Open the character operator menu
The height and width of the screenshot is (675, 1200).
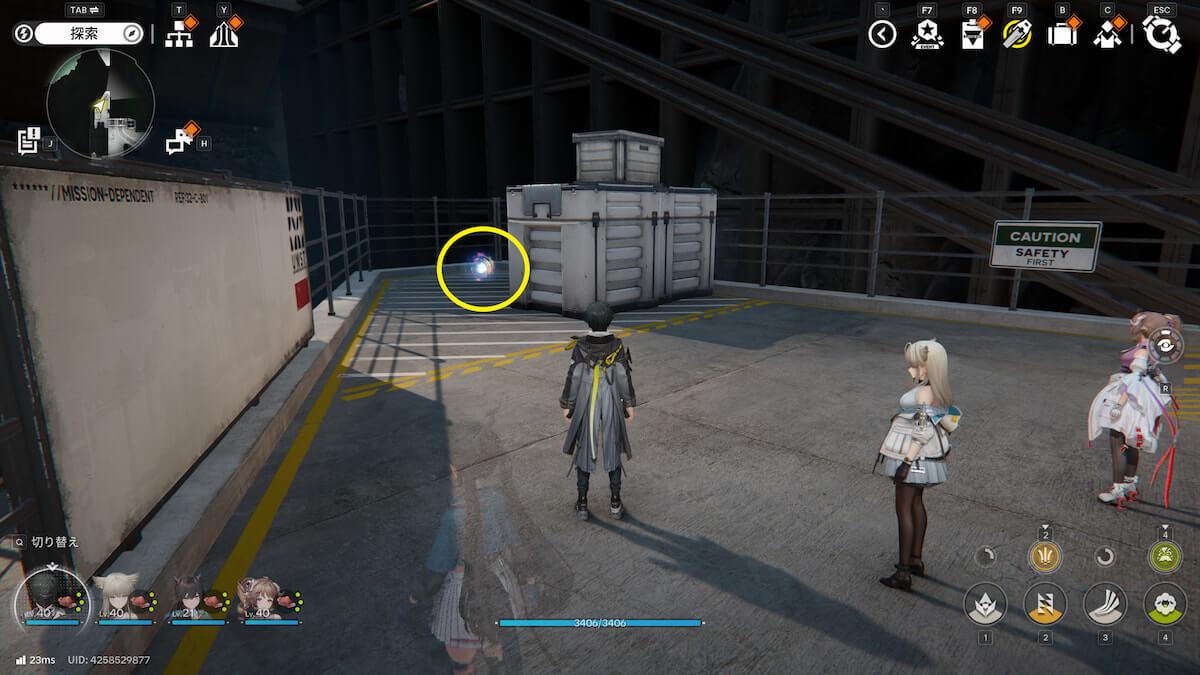click(x=1107, y=35)
